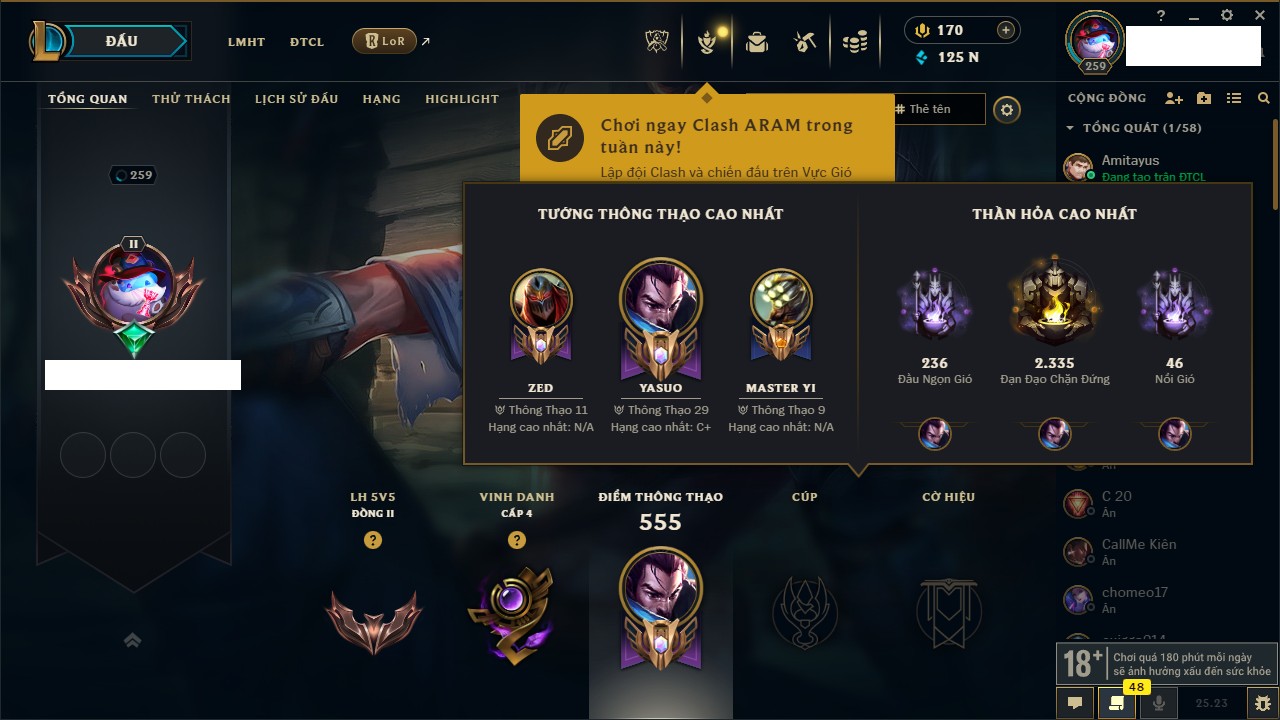Image resolution: width=1280 pixels, height=720 pixels.
Task: Open the Clash ARAM notification banner
Action: 706,138
